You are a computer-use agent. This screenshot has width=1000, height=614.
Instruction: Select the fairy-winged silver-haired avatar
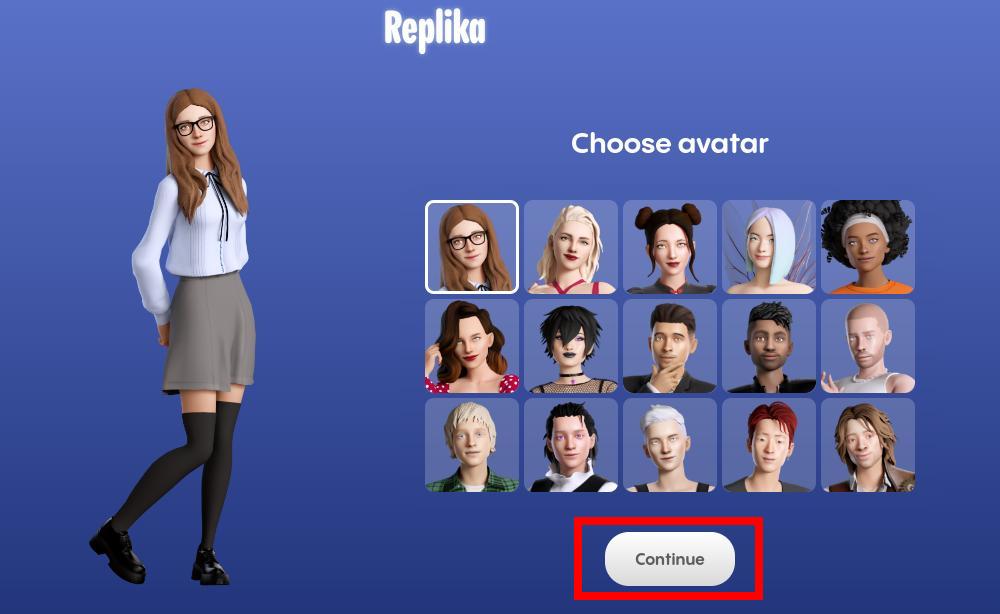769,247
